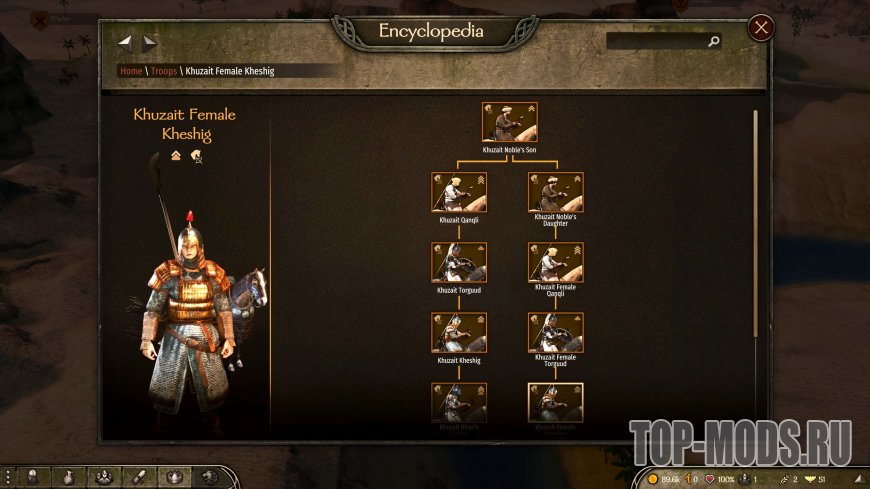Open the kingdom crown icon in bottom bar
This screenshot has height=489, width=870.
[174, 477]
